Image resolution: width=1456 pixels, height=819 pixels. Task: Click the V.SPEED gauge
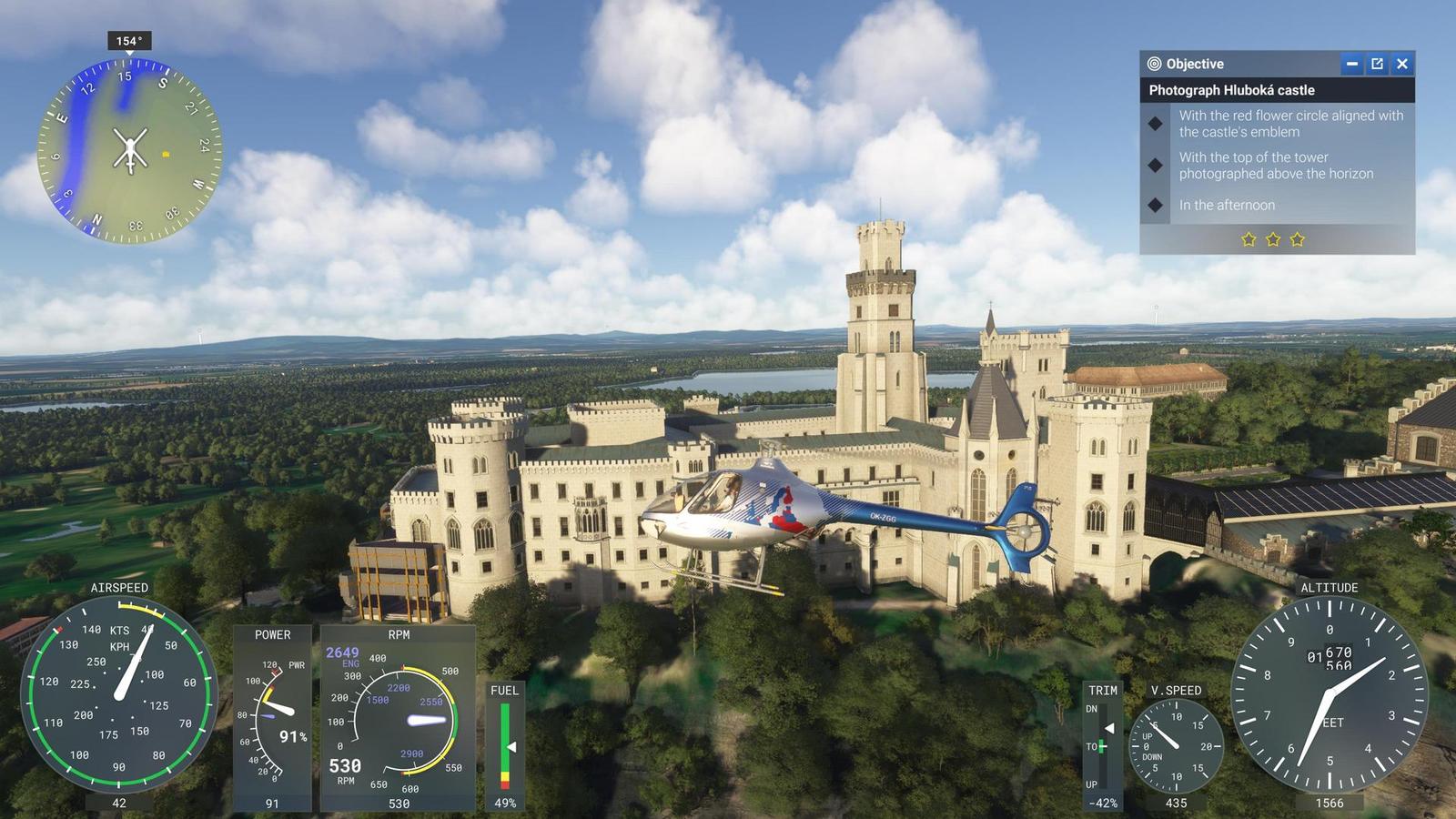(1176, 746)
